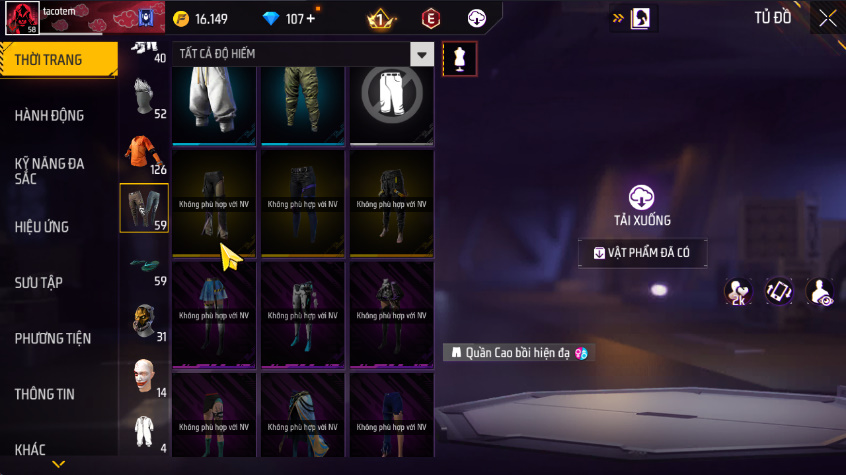Open the Kỹ Năng Đa Sắc tab
Screen dimensions: 846x475
point(50,170)
